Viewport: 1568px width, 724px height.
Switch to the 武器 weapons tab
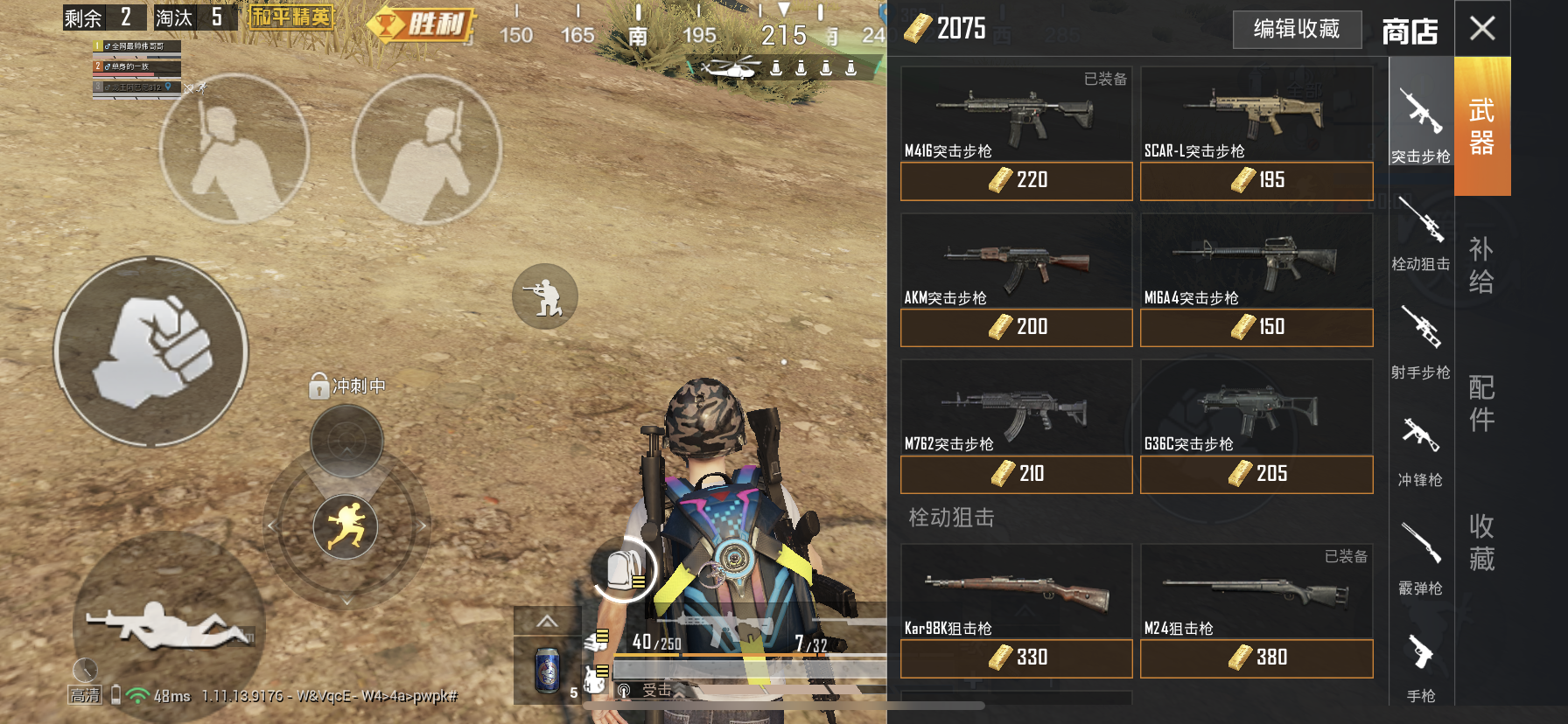(1481, 127)
